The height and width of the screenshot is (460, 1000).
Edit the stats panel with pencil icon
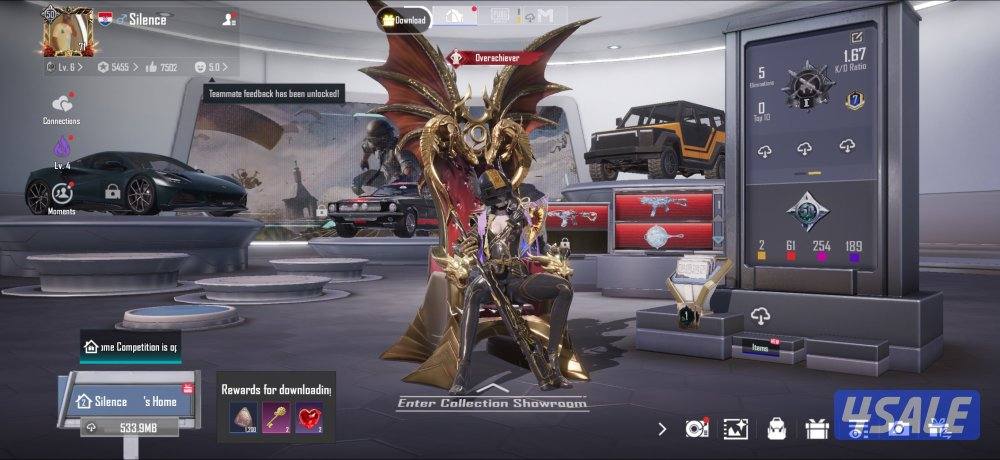point(857,37)
